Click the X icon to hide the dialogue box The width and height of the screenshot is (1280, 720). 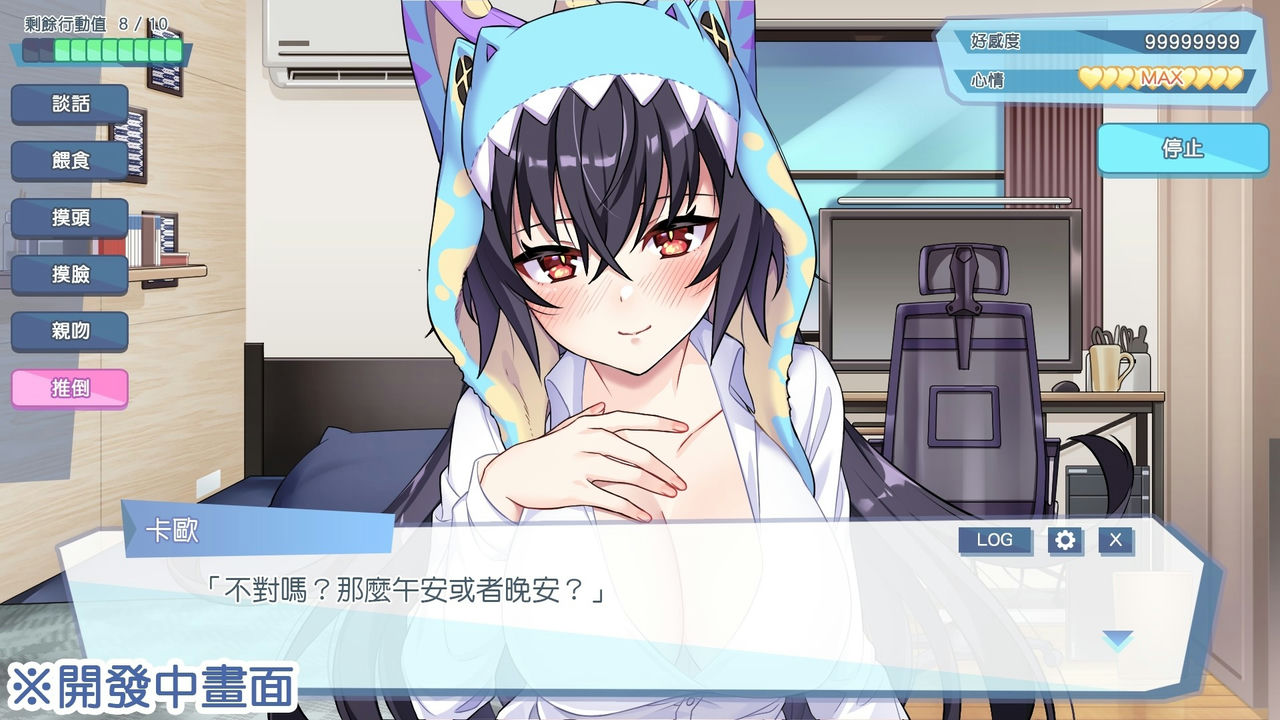[1116, 540]
